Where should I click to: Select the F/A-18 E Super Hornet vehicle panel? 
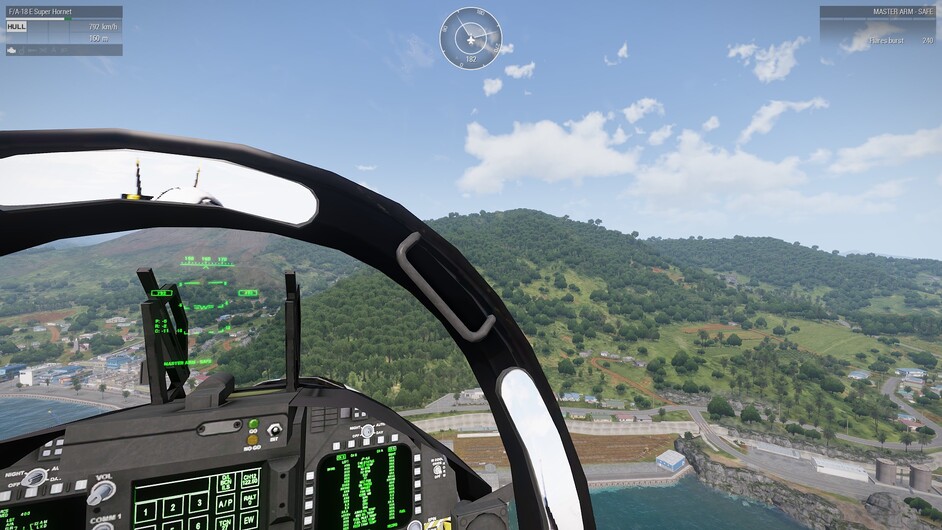point(64,30)
